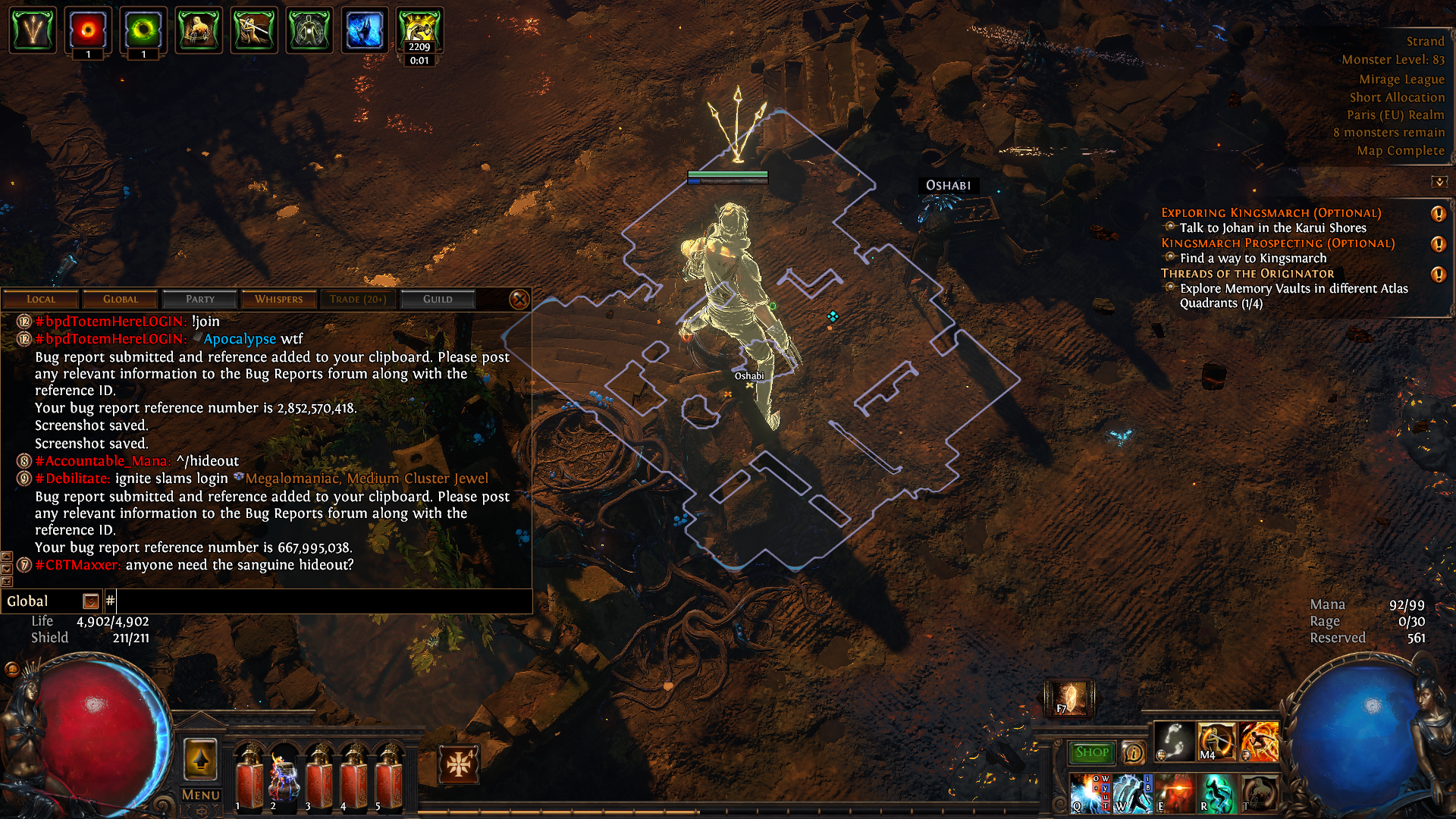The height and width of the screenshot is (819, 1456).
Task: Open the Global chat channel dropdown
Action: coord(91,602)
